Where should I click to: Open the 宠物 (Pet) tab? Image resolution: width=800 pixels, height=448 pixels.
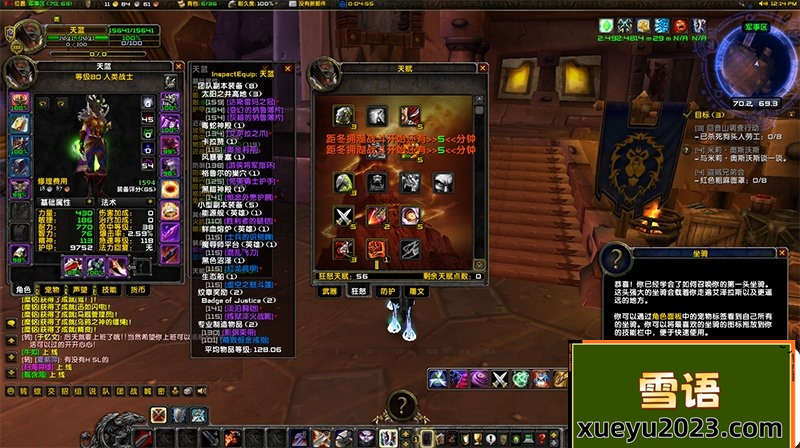[x=51, y=289]
